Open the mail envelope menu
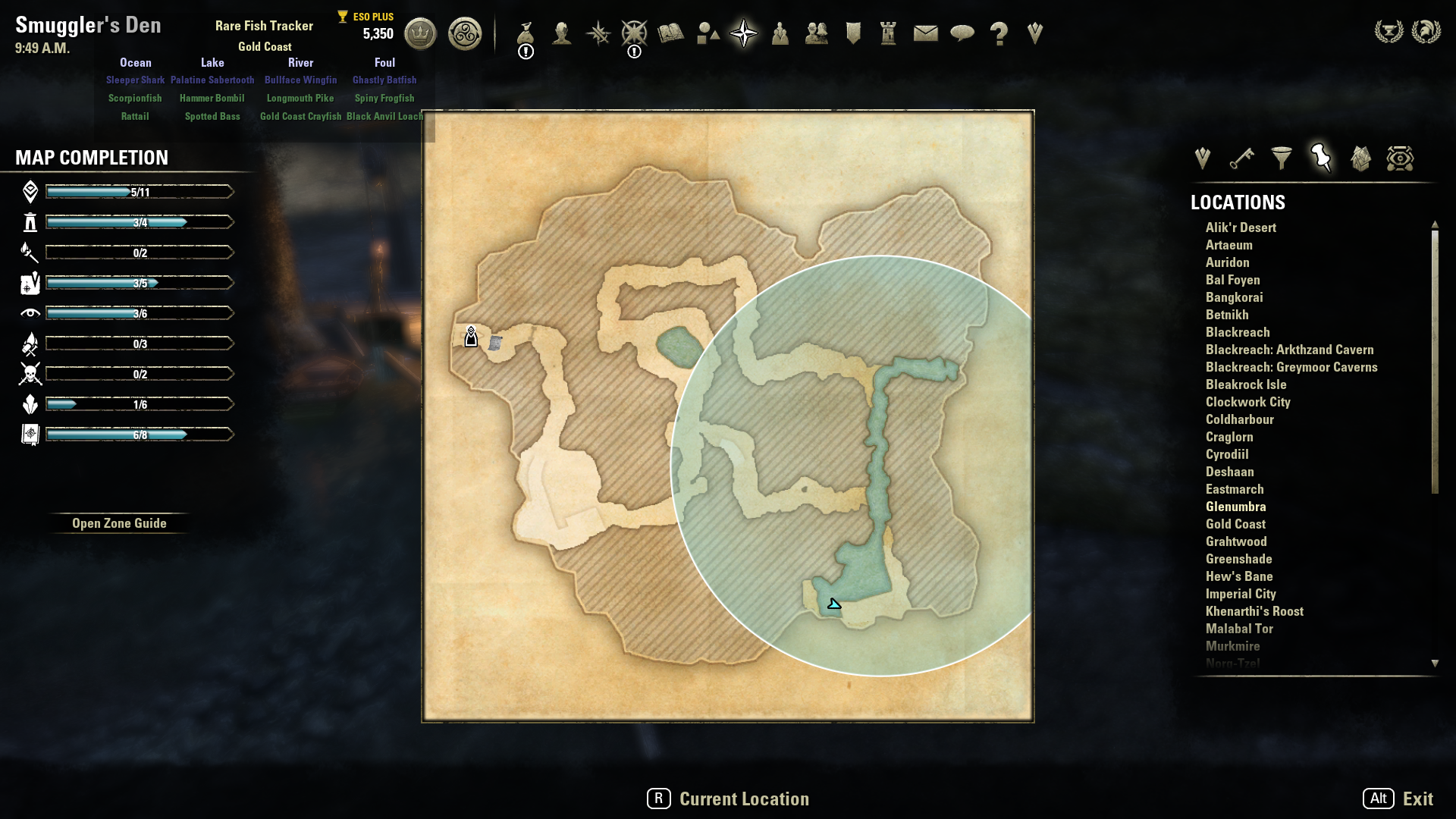This screenshot has height=819, width=1456. (x=925, y=33)
